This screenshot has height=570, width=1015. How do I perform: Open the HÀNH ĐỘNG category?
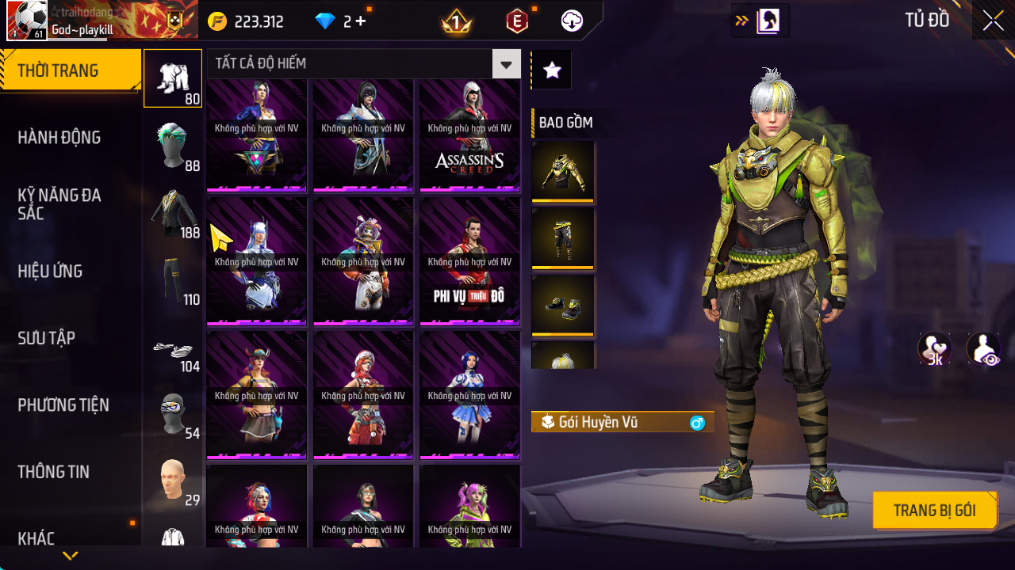tap(60, 138)
